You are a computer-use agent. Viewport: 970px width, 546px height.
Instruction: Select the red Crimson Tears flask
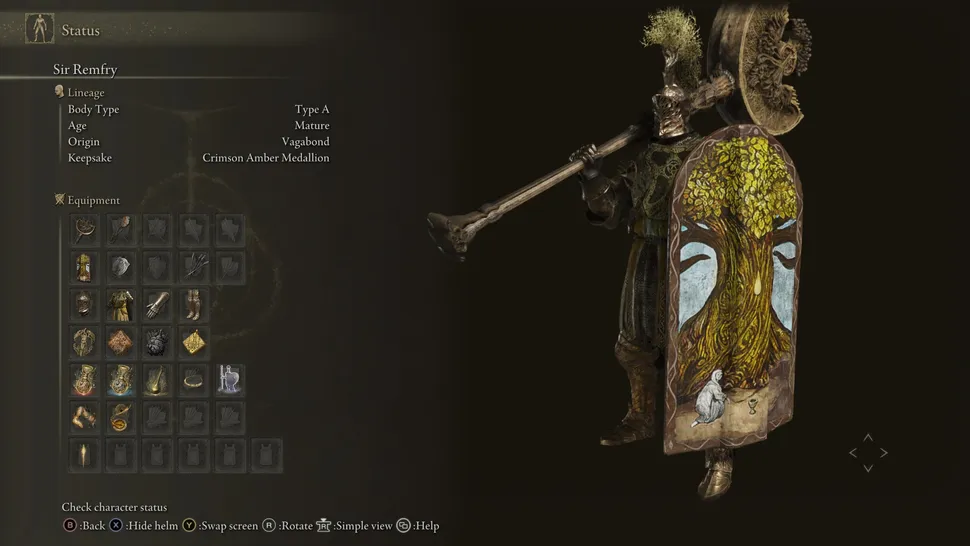point(85,380)
